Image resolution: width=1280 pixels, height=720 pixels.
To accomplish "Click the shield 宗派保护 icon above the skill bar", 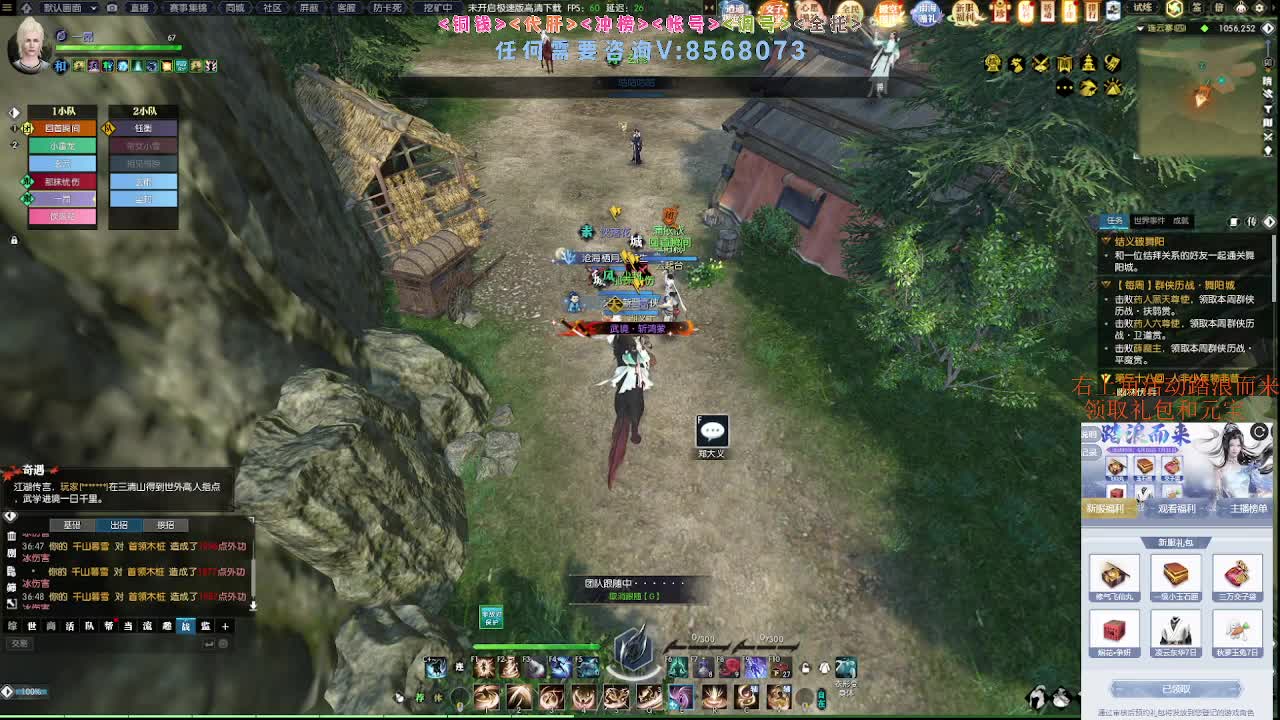I will pyautogui.click(x=491, y=618).
